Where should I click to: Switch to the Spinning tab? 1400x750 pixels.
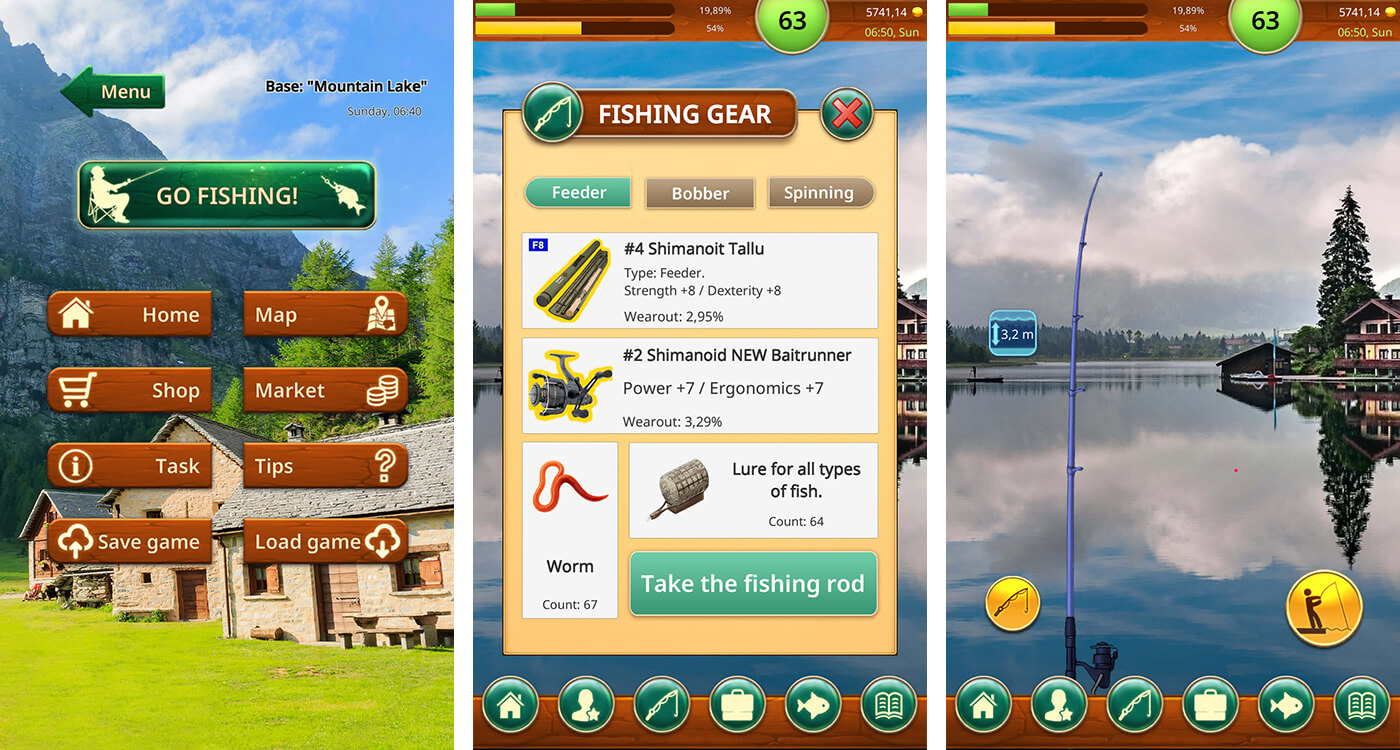tap(821, 193)
